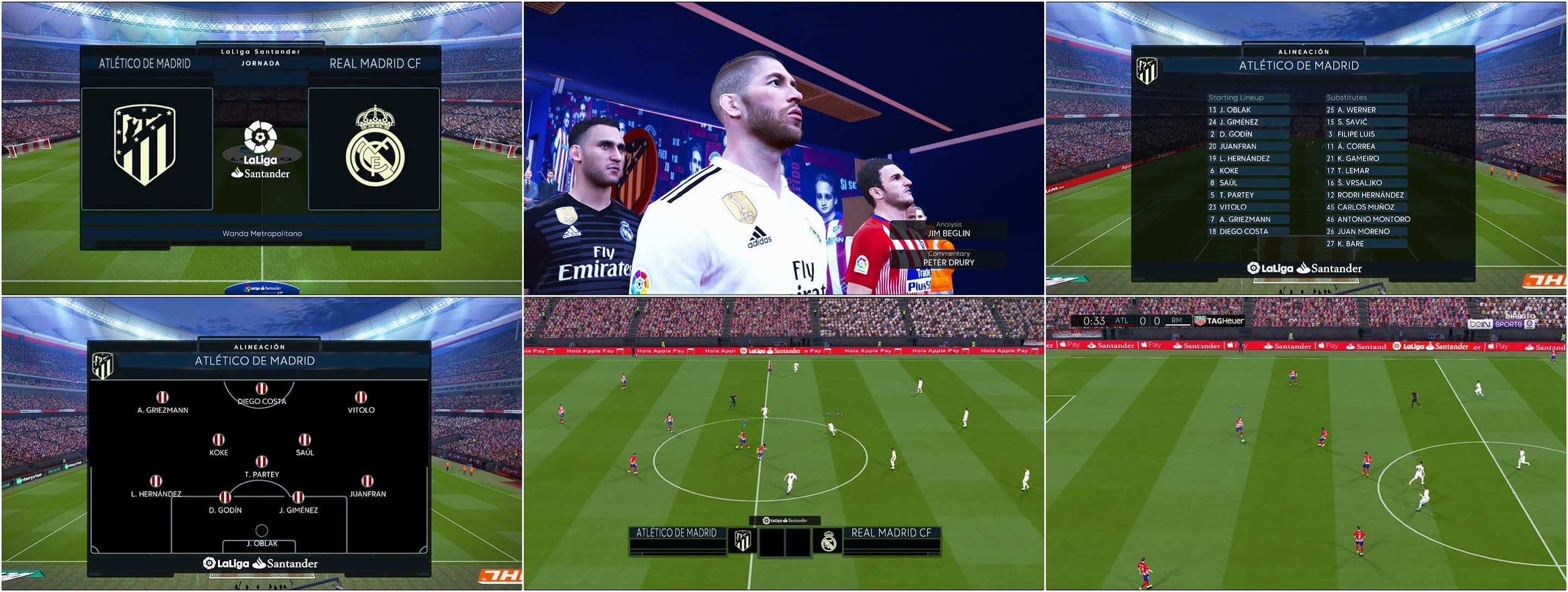The image size is (1568, 592).
Task: Click the Wanda Metropolitano stadium label
Action: (262, 233)
